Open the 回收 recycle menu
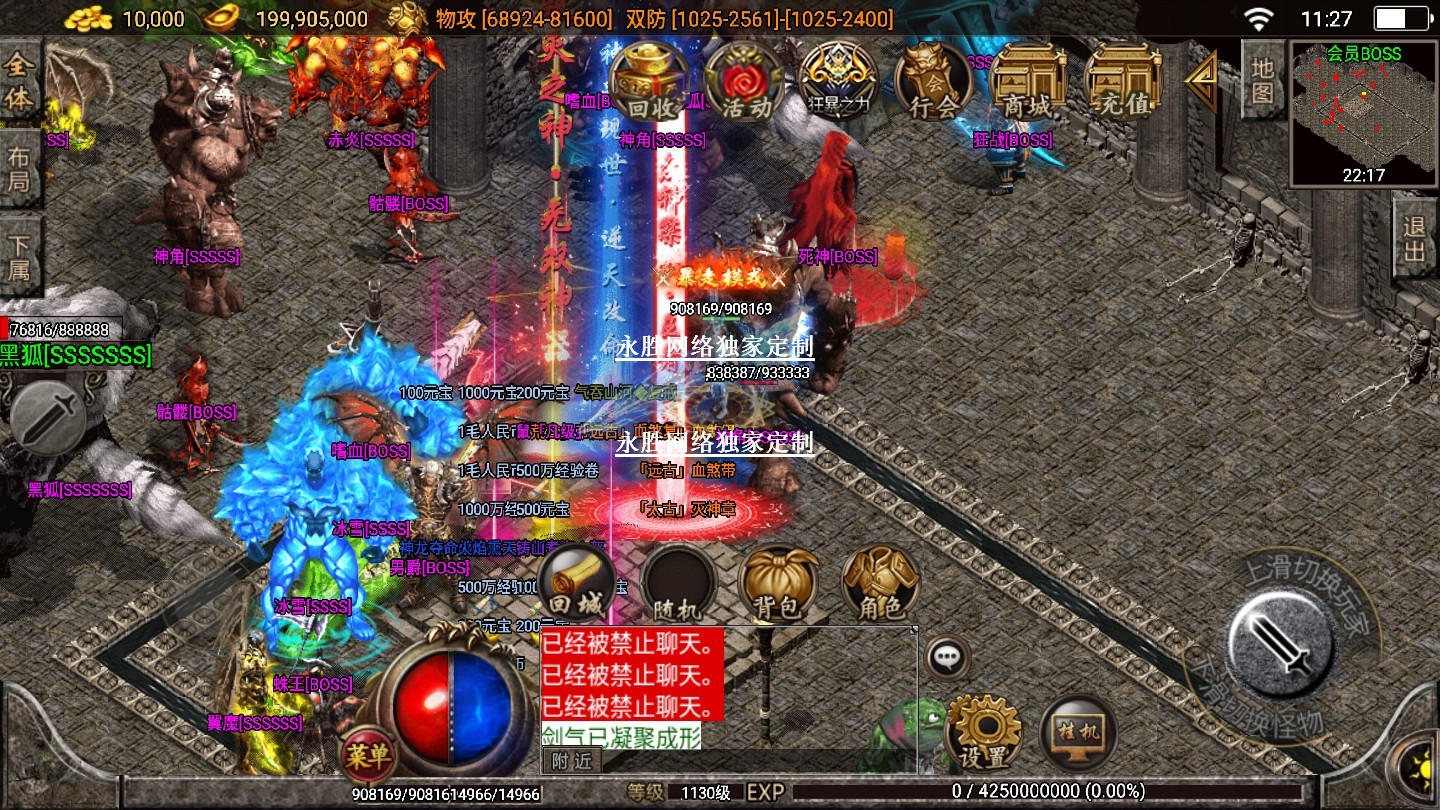1440x810 pixels. point(651,82)
